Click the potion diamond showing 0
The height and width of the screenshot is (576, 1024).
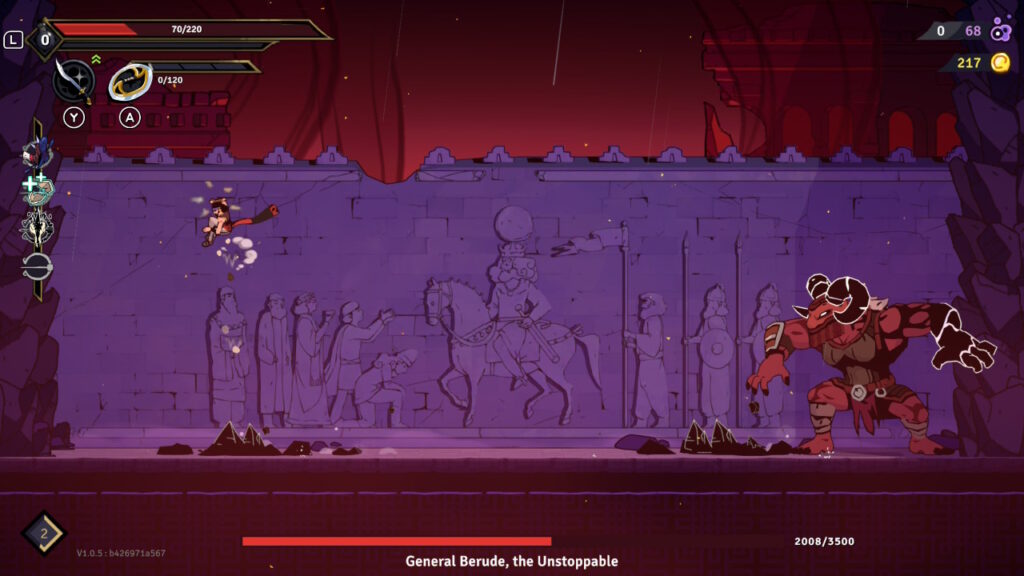pos(44,40)
